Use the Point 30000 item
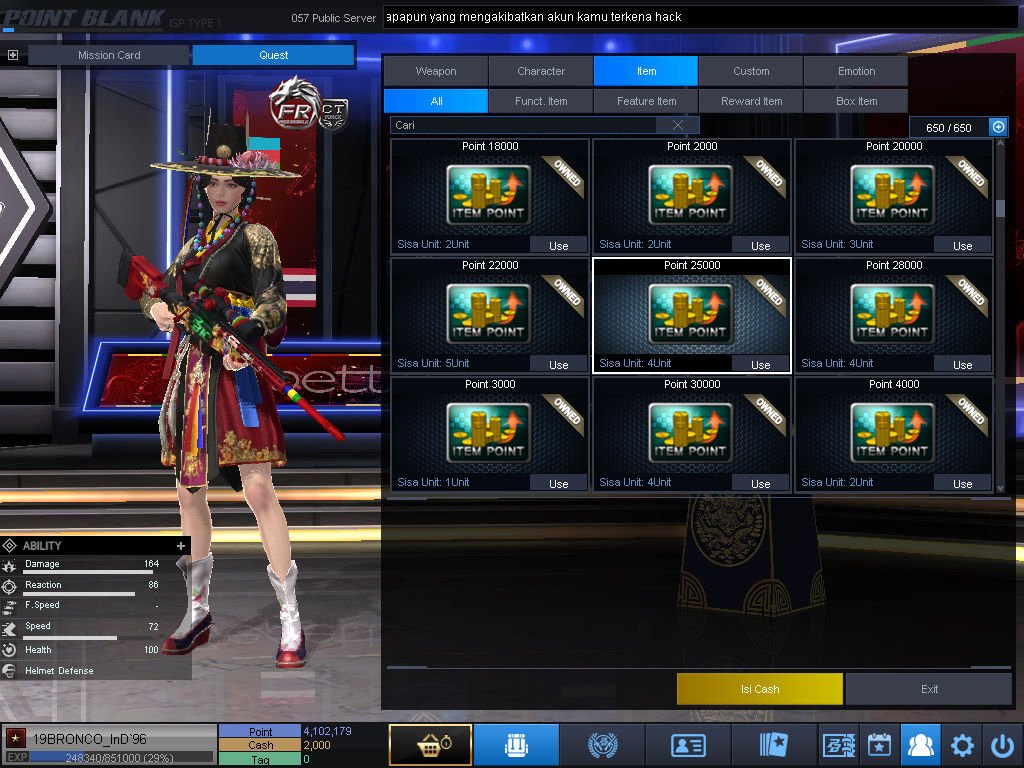Image resolution: width=1024 pixels, height=768 pixels. point(760,483)
